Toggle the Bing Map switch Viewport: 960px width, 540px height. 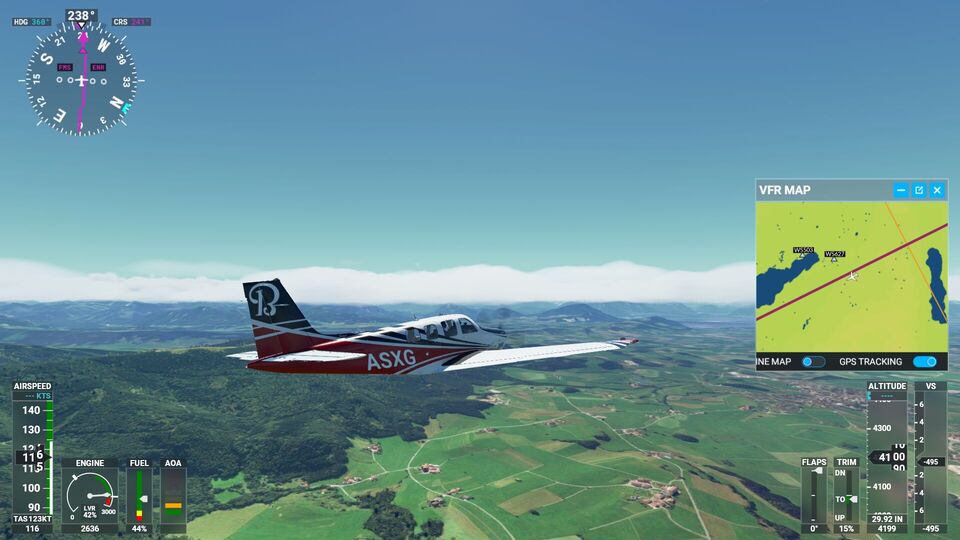tap(813, 362)
